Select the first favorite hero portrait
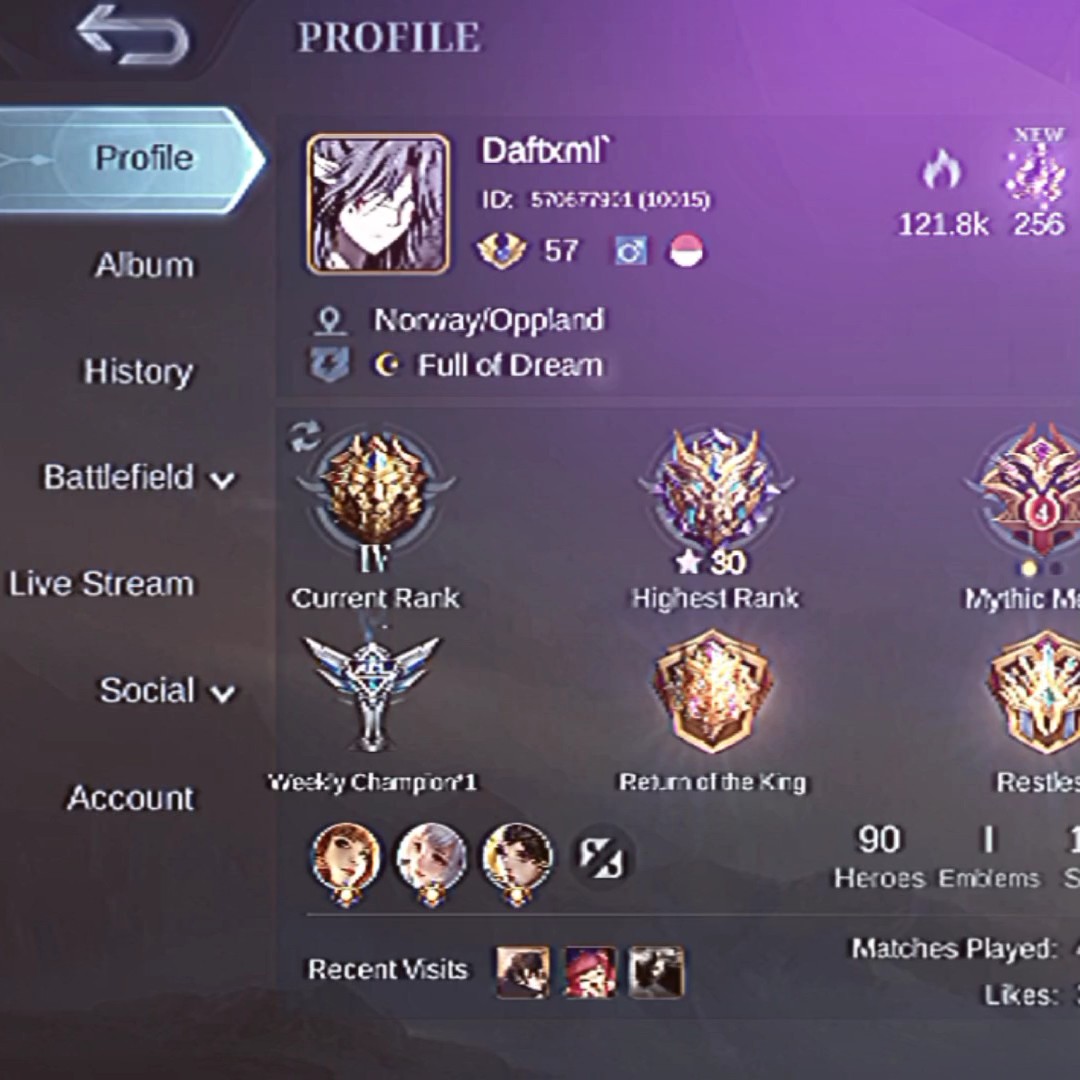 coord(346,858)
